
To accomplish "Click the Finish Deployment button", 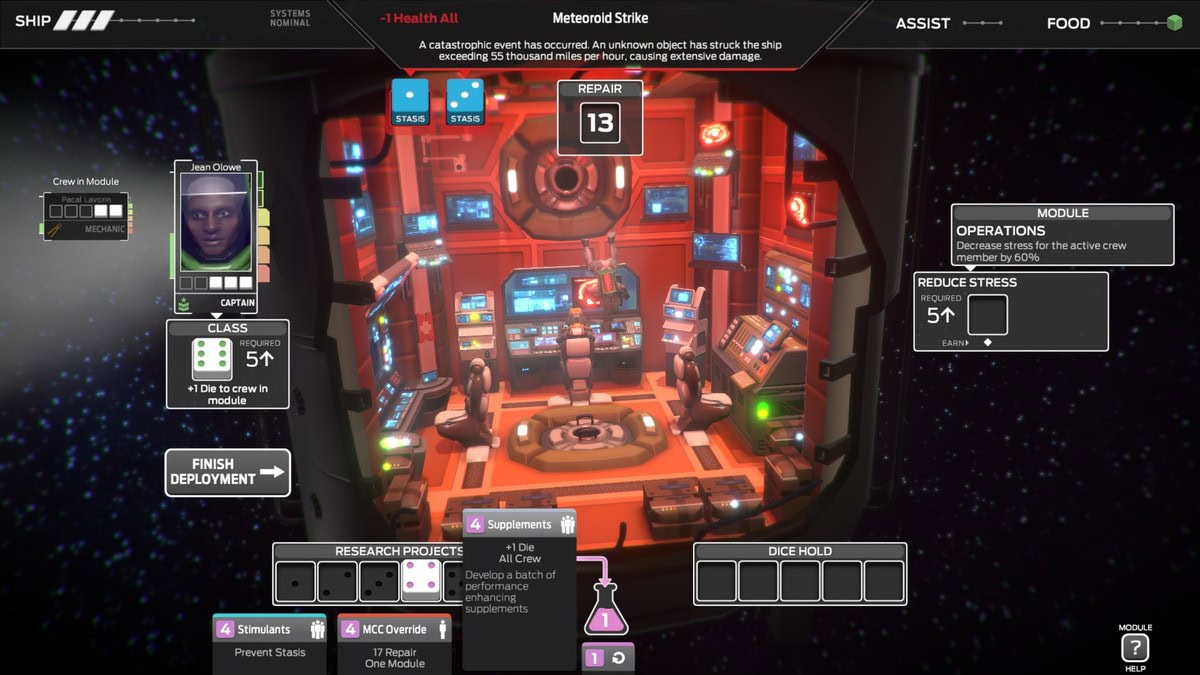I will (x=228, y=472).
